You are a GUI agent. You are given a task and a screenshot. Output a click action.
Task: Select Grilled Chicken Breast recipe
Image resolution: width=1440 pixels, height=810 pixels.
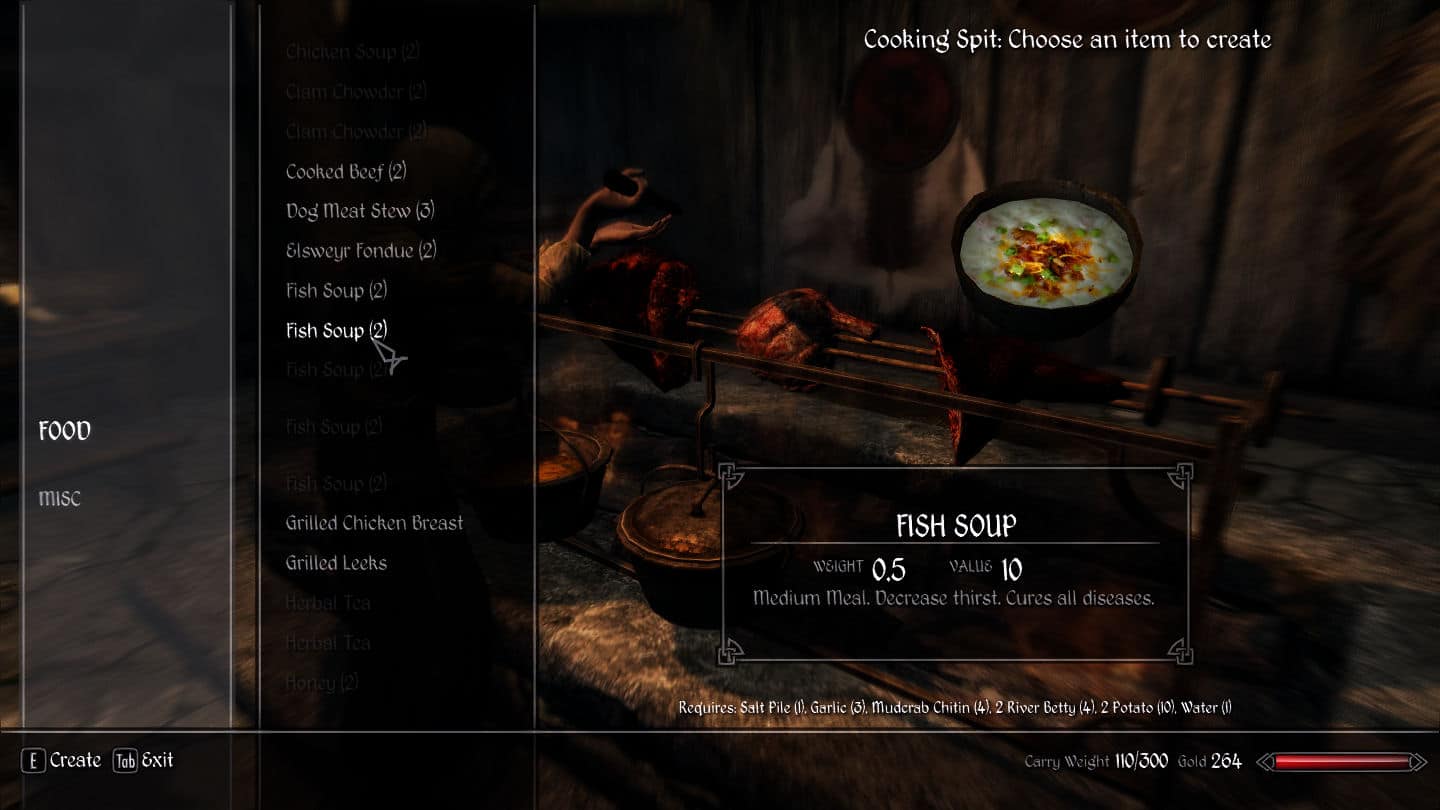tap(374, 523)
